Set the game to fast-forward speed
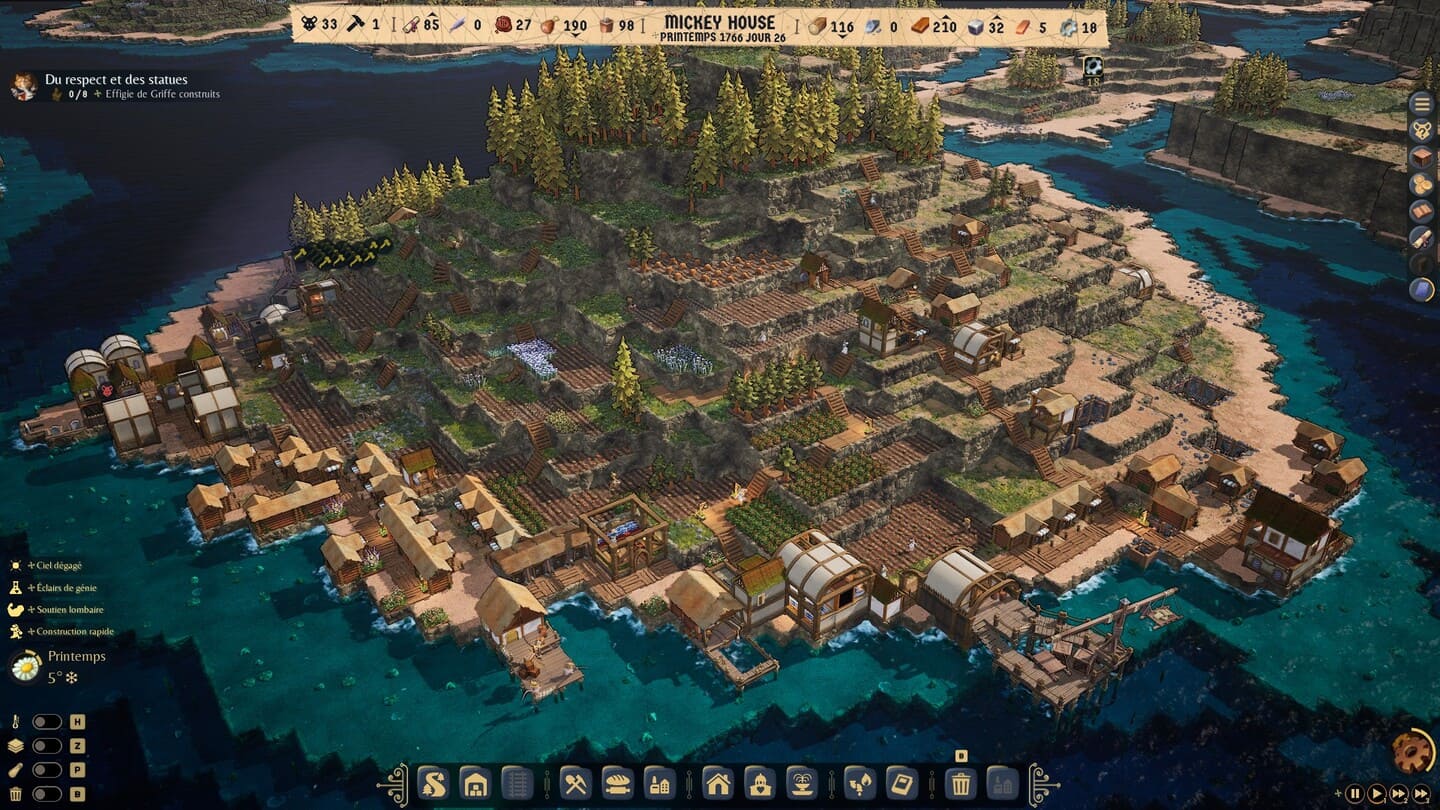1440x810 pixels. [1400, 794]
